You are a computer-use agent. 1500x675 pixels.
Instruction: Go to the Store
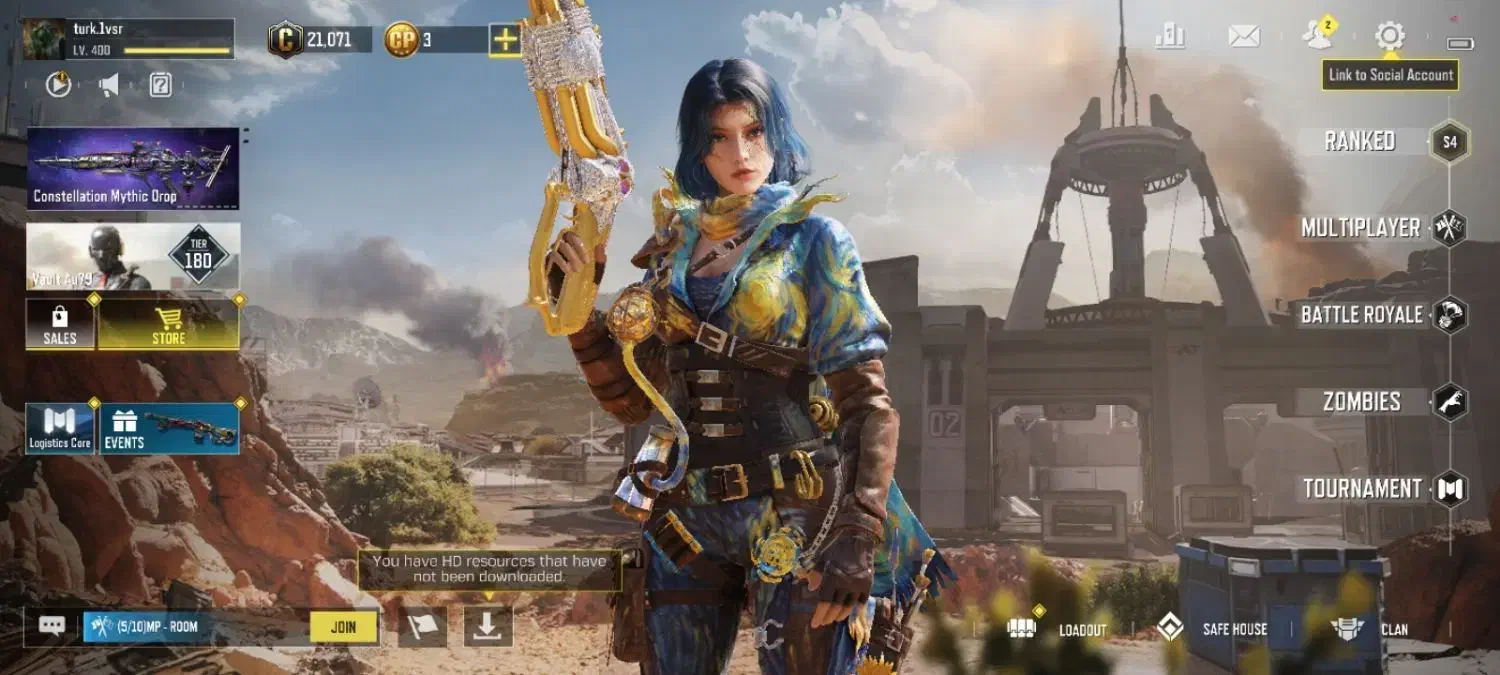[x=168, y=325]
